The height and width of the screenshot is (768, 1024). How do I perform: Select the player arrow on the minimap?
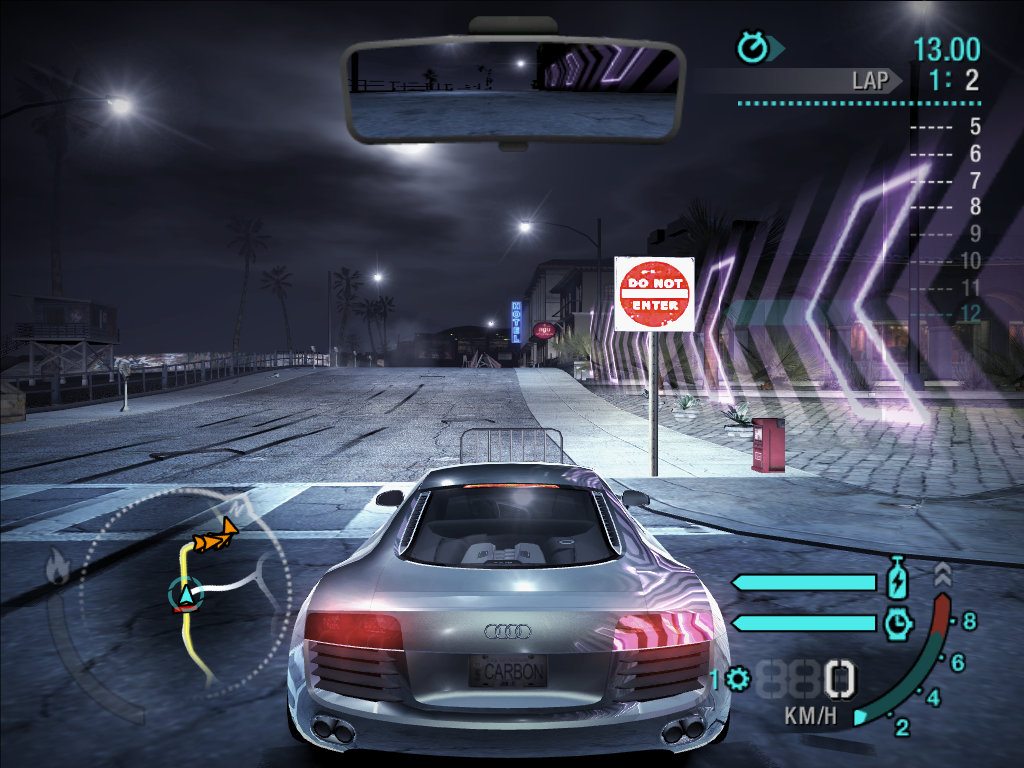pyautogui.click(x=184, y=595)
